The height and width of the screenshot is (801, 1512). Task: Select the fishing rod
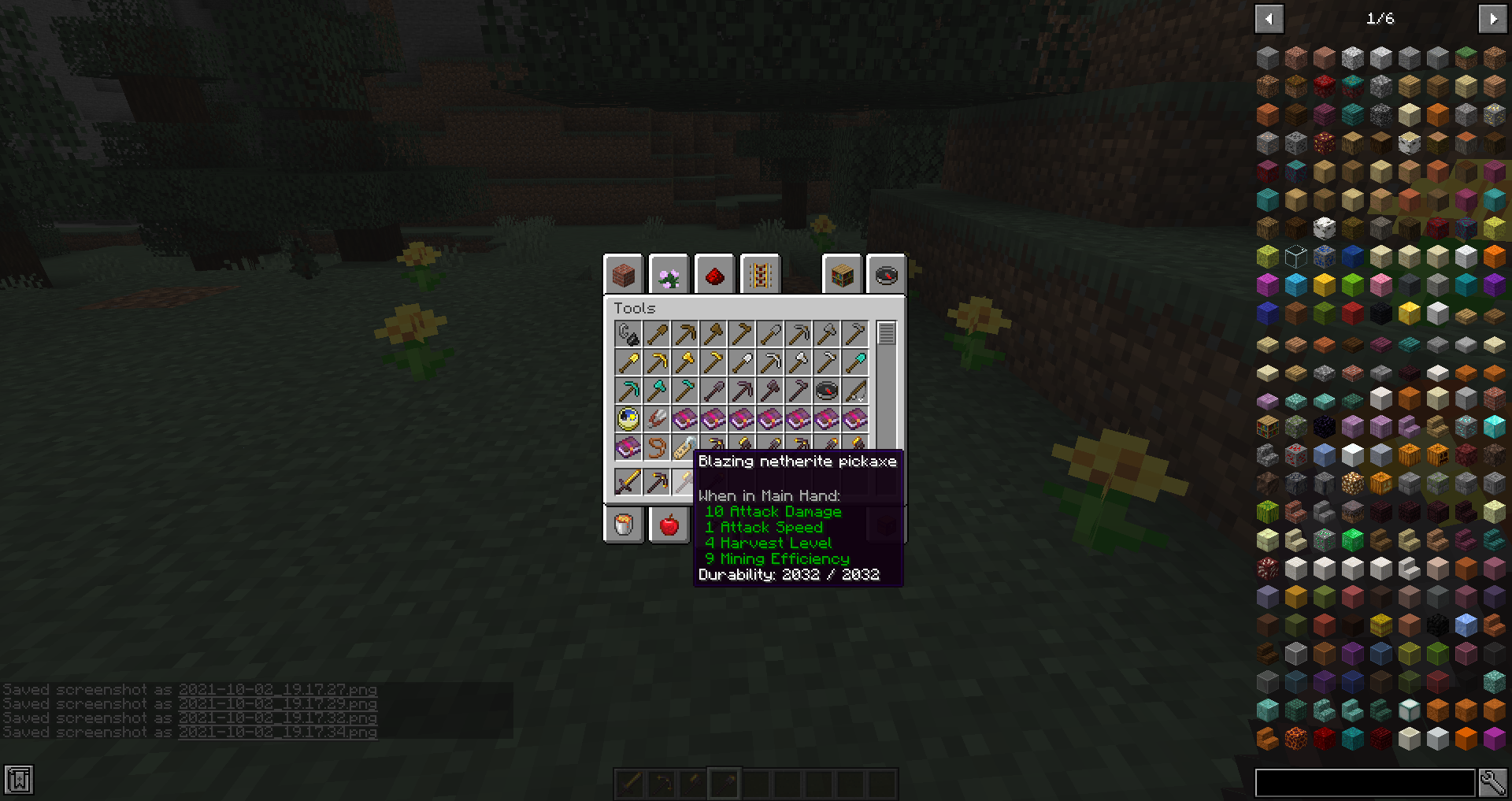coord(854,391)
